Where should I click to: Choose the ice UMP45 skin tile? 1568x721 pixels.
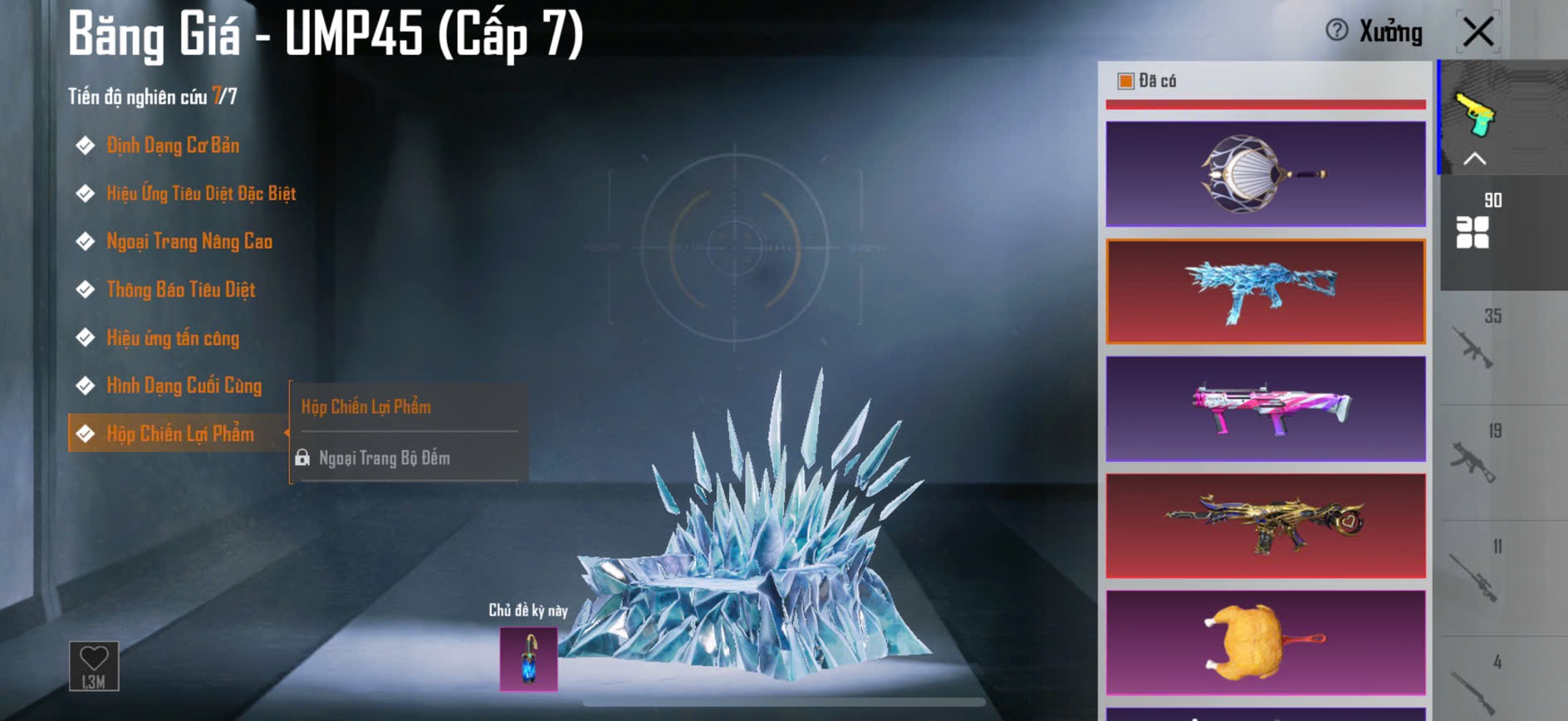[1265, 291]
